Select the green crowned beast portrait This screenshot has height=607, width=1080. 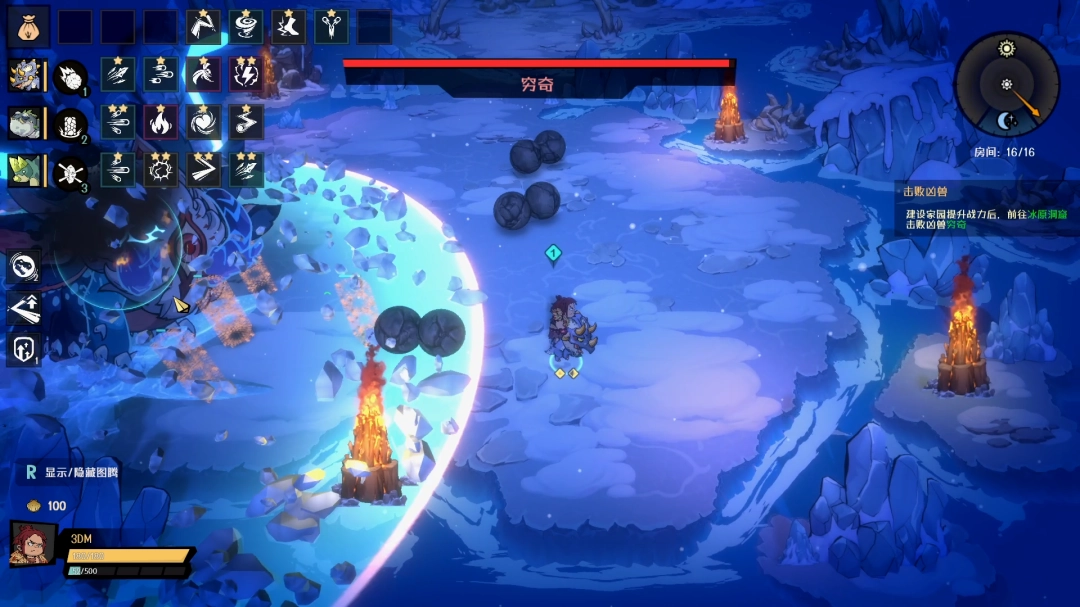pyautogui.click(x=24, y=171)
